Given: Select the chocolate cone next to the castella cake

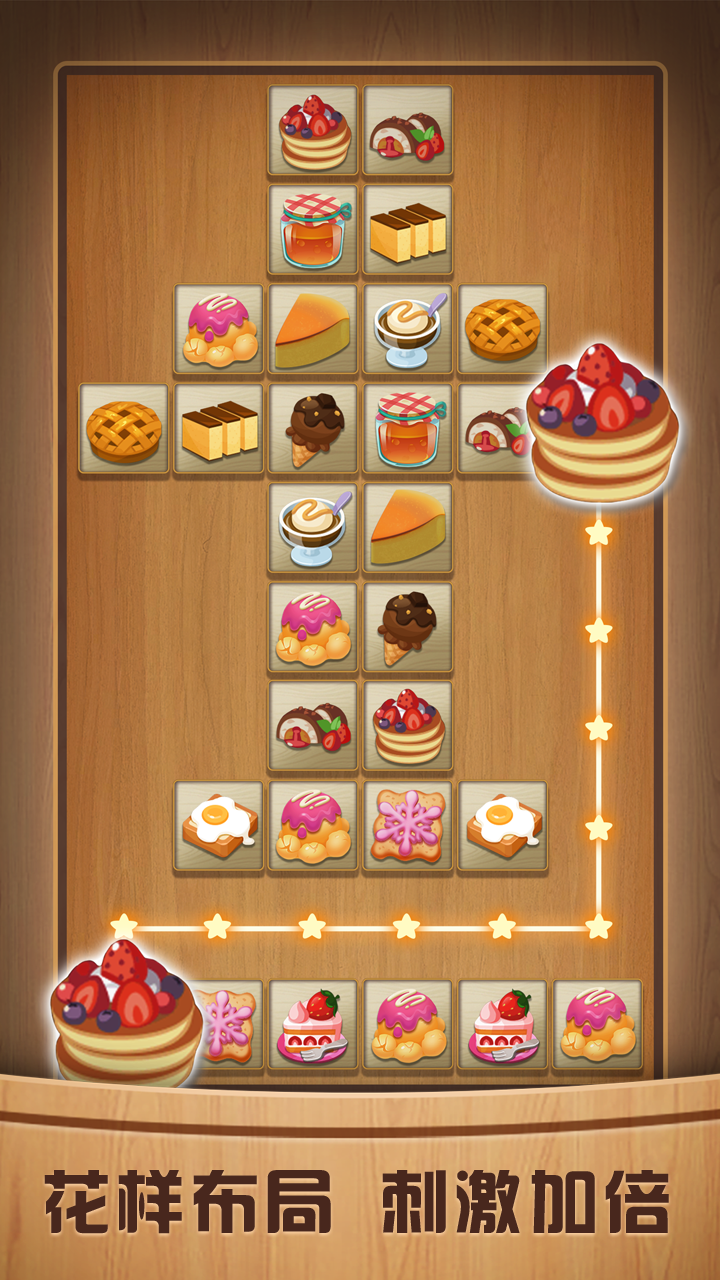Looking at the screenshot, I should 313,429.
